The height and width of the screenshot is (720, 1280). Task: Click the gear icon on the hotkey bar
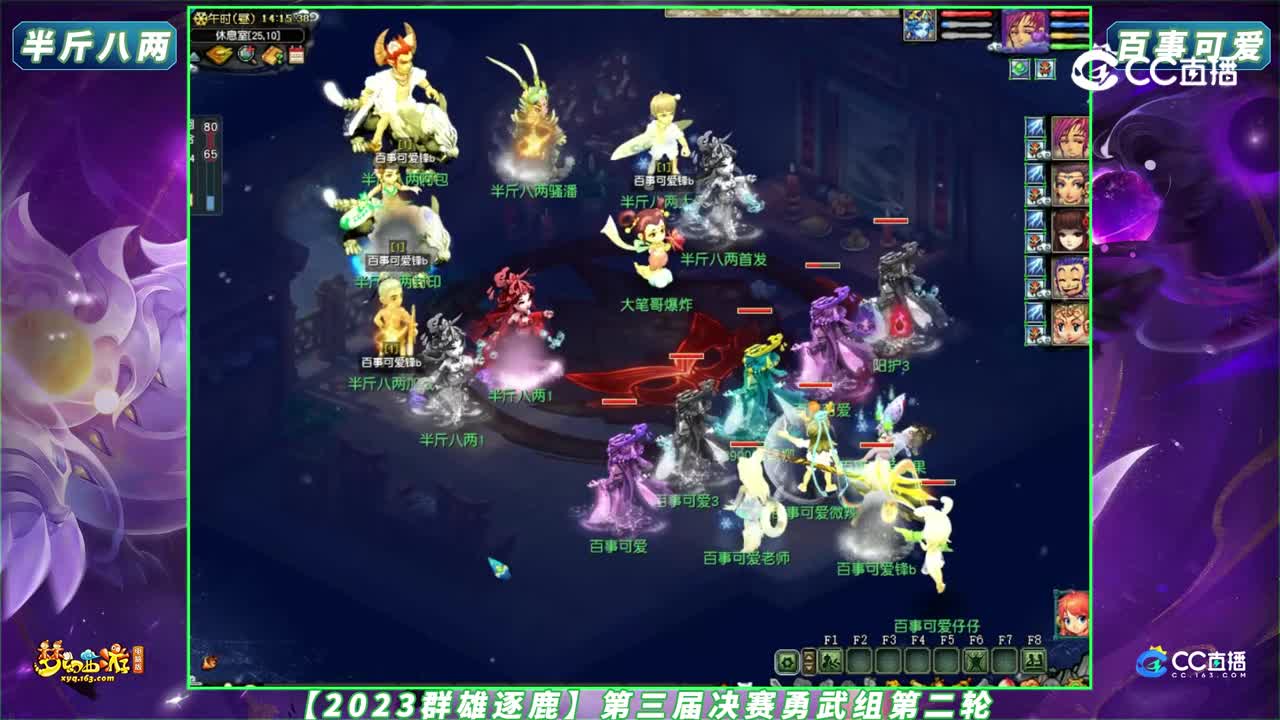(785, 662)
